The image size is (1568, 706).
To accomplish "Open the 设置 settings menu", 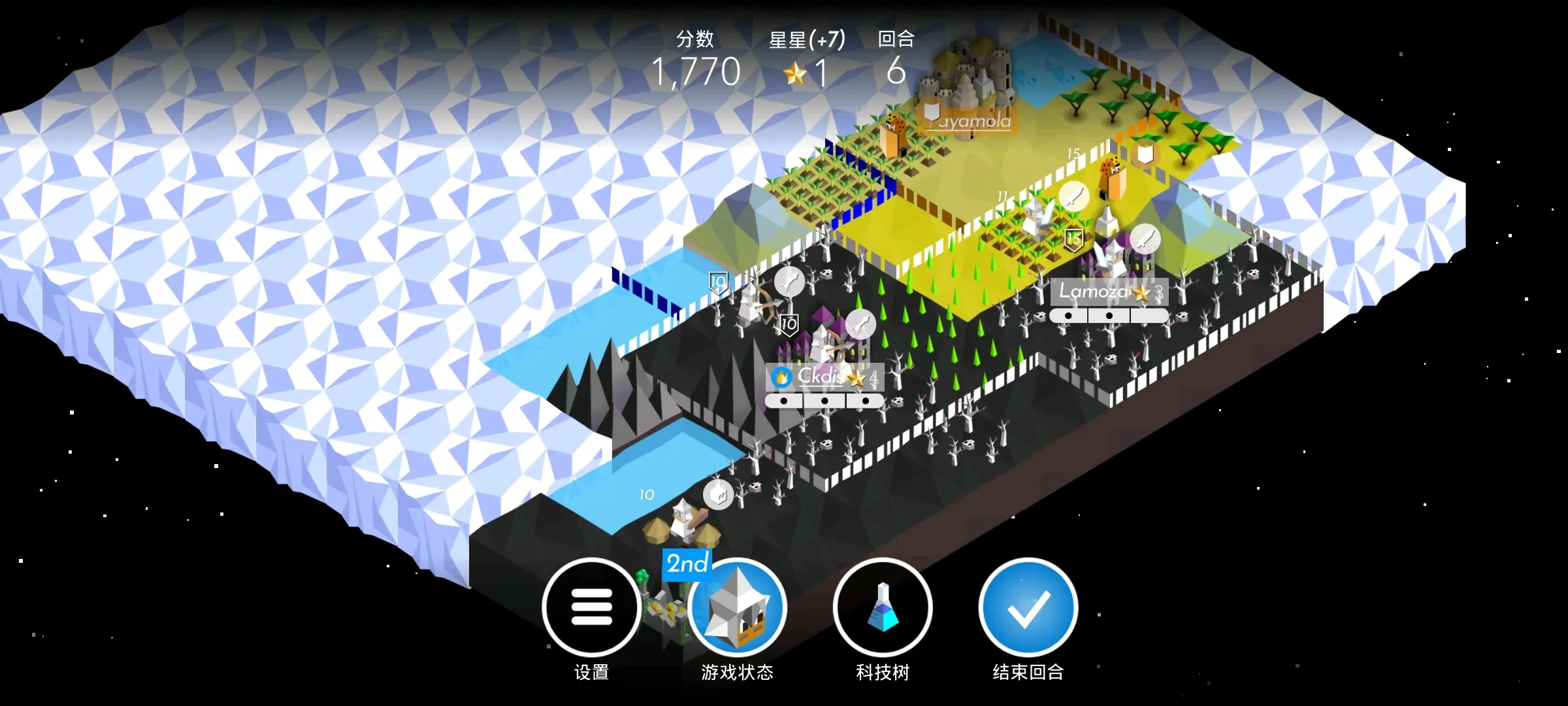I will pyautogui.click(x=591, y=607).
